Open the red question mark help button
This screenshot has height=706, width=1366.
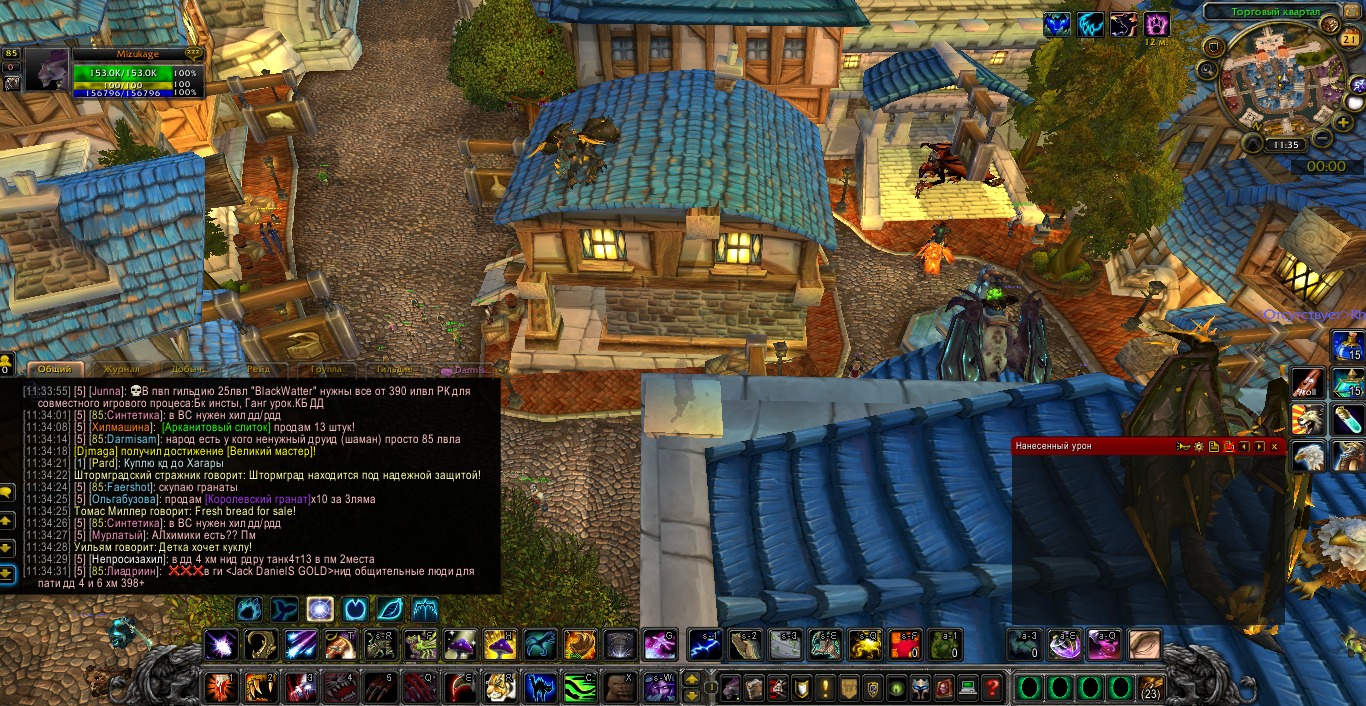pyautogui.click(x=991, y=687)
